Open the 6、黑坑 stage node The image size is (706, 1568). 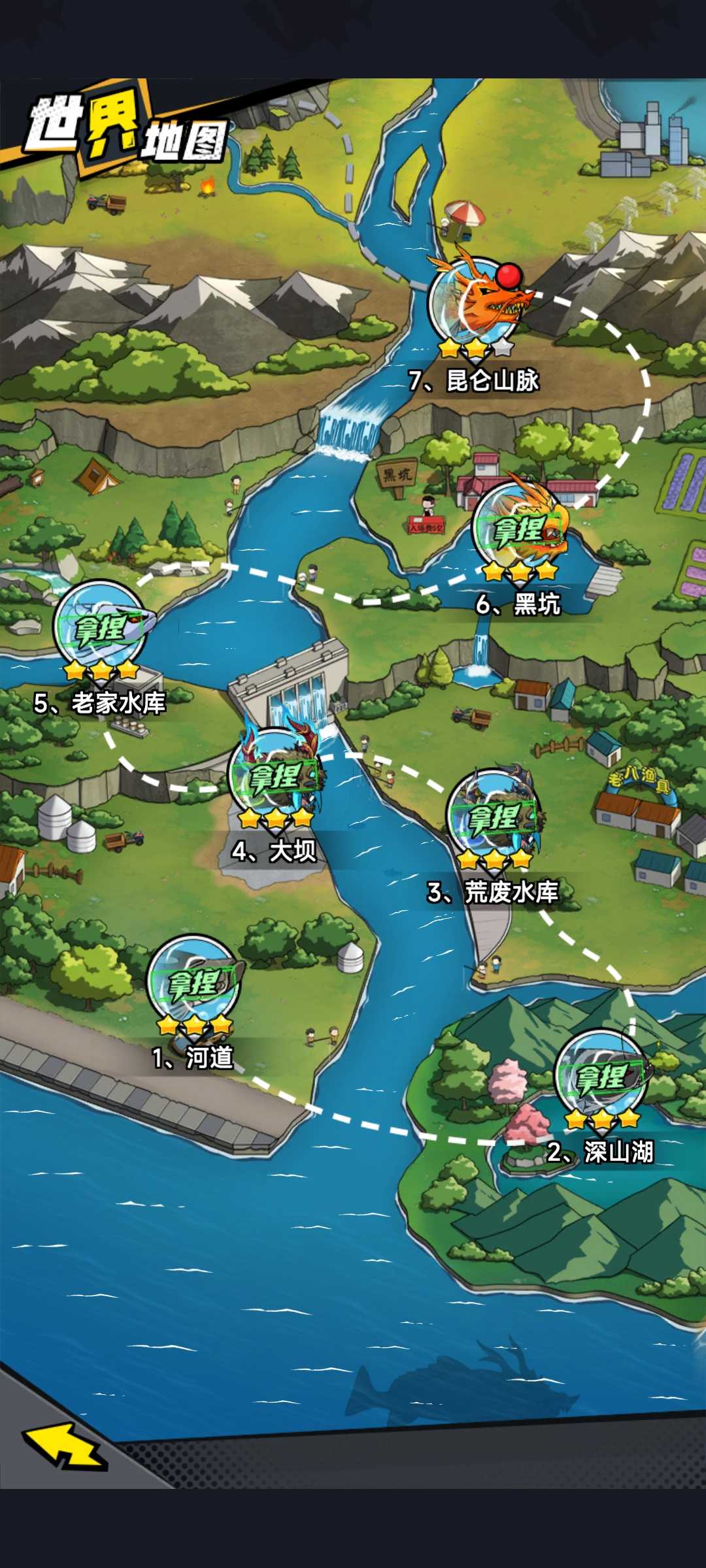tap(520, 529)
